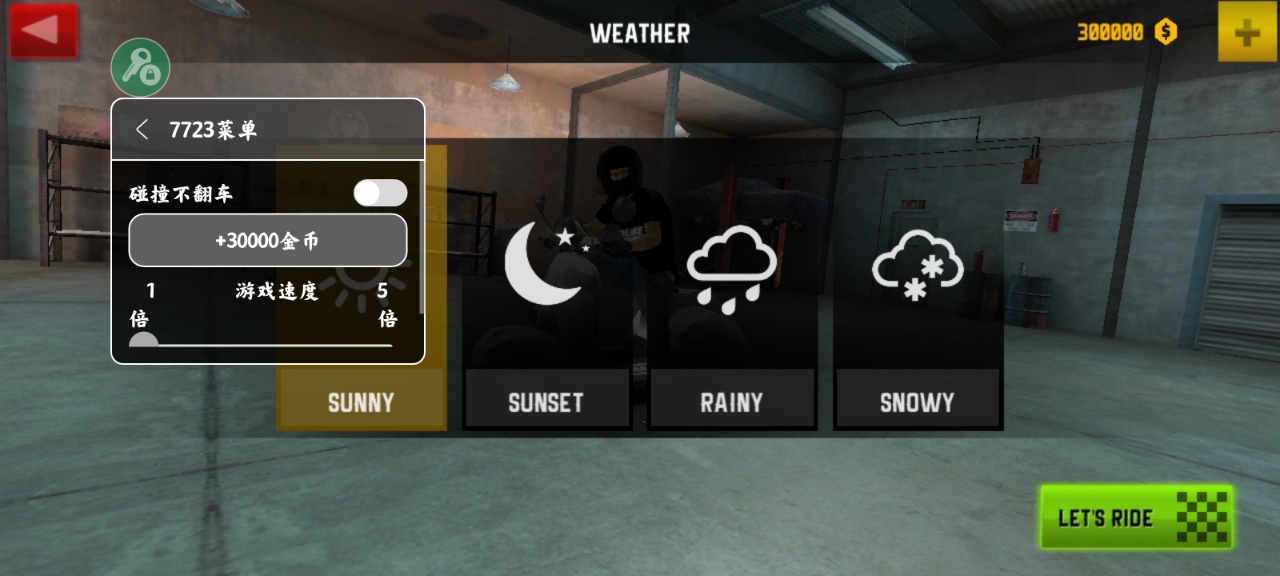Click the 游戏速度 slider handle
Image resolution: width=1280 pixels, height=576 pixels.
coord(144,341)
